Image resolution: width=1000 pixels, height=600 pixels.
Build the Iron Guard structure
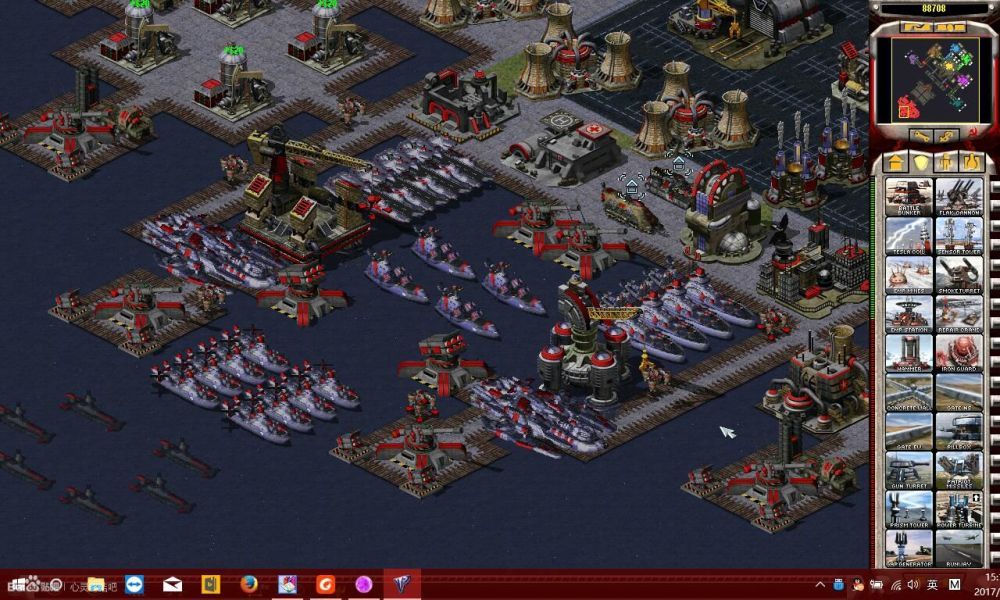tap(959, 353)
